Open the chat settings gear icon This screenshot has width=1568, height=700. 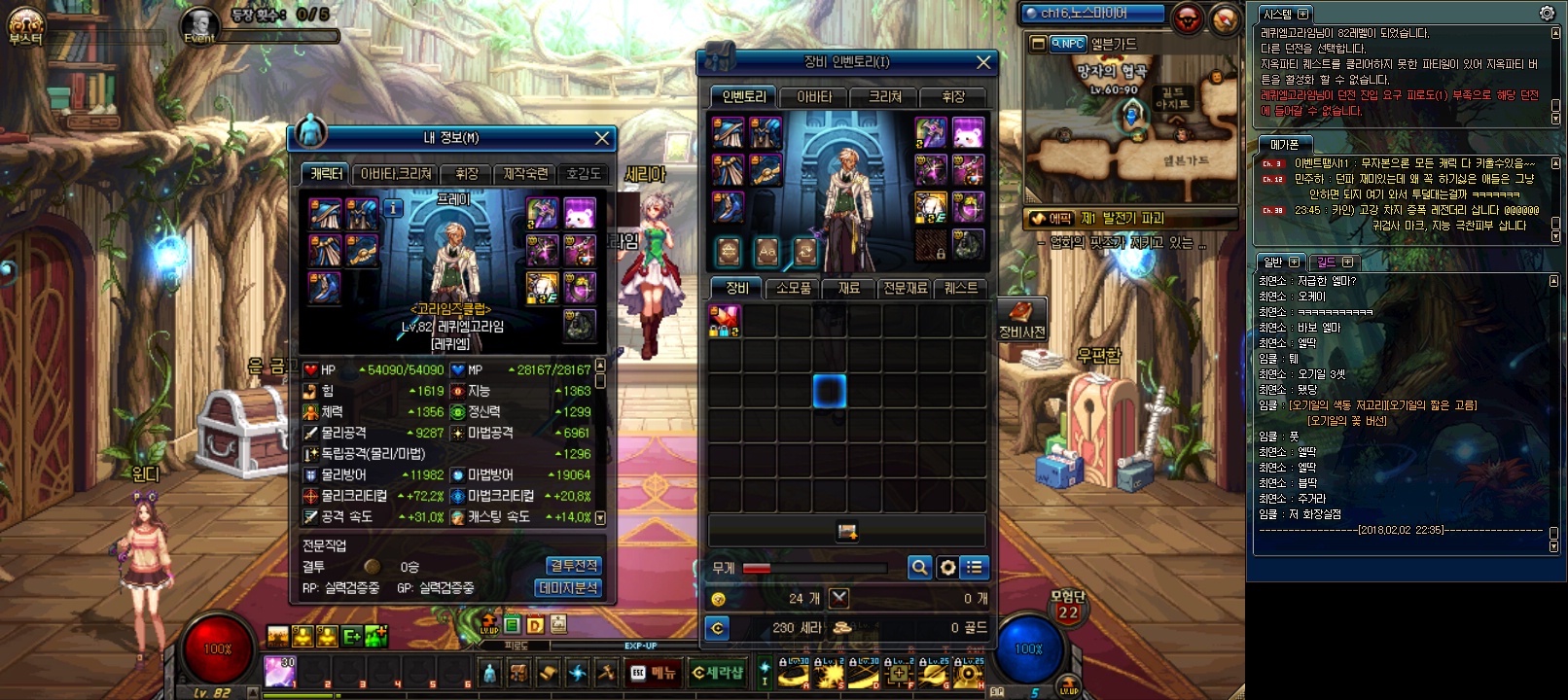tap(1547, 14)
